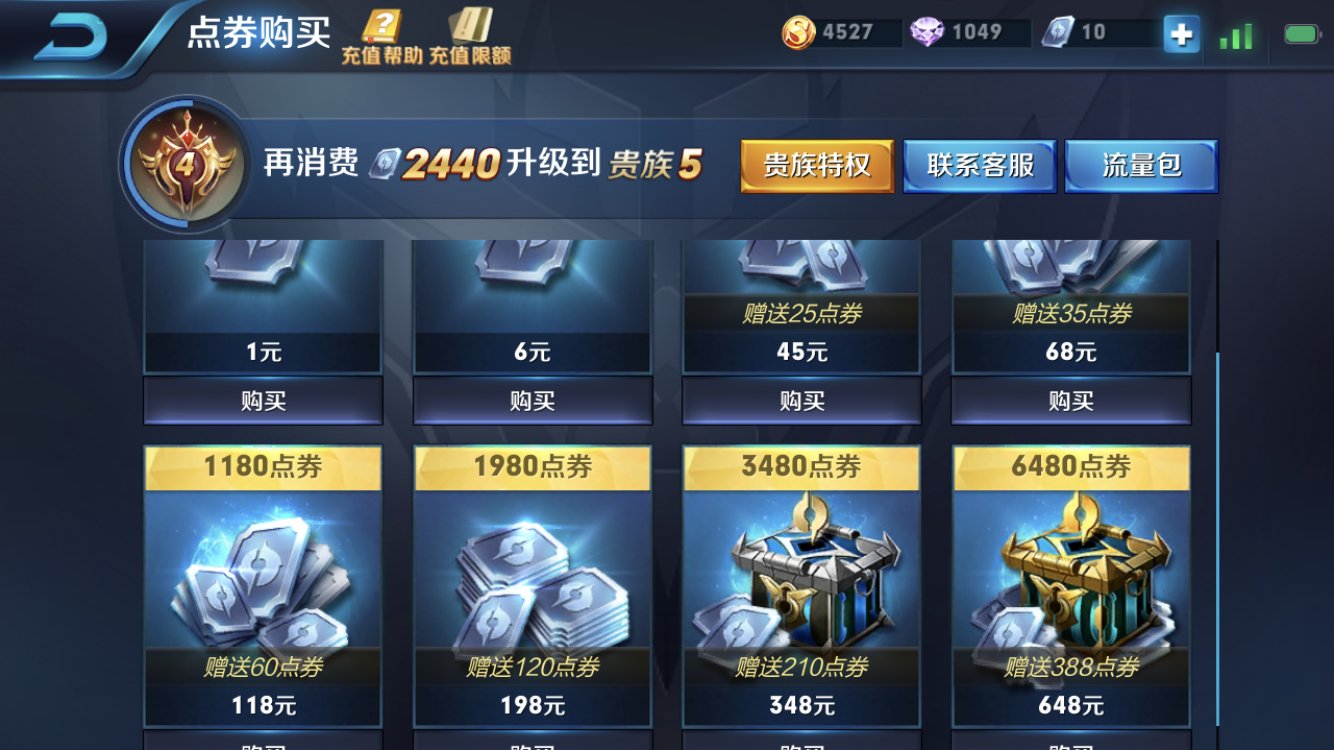Open the 流量包 data package option

pos(1141,164)
